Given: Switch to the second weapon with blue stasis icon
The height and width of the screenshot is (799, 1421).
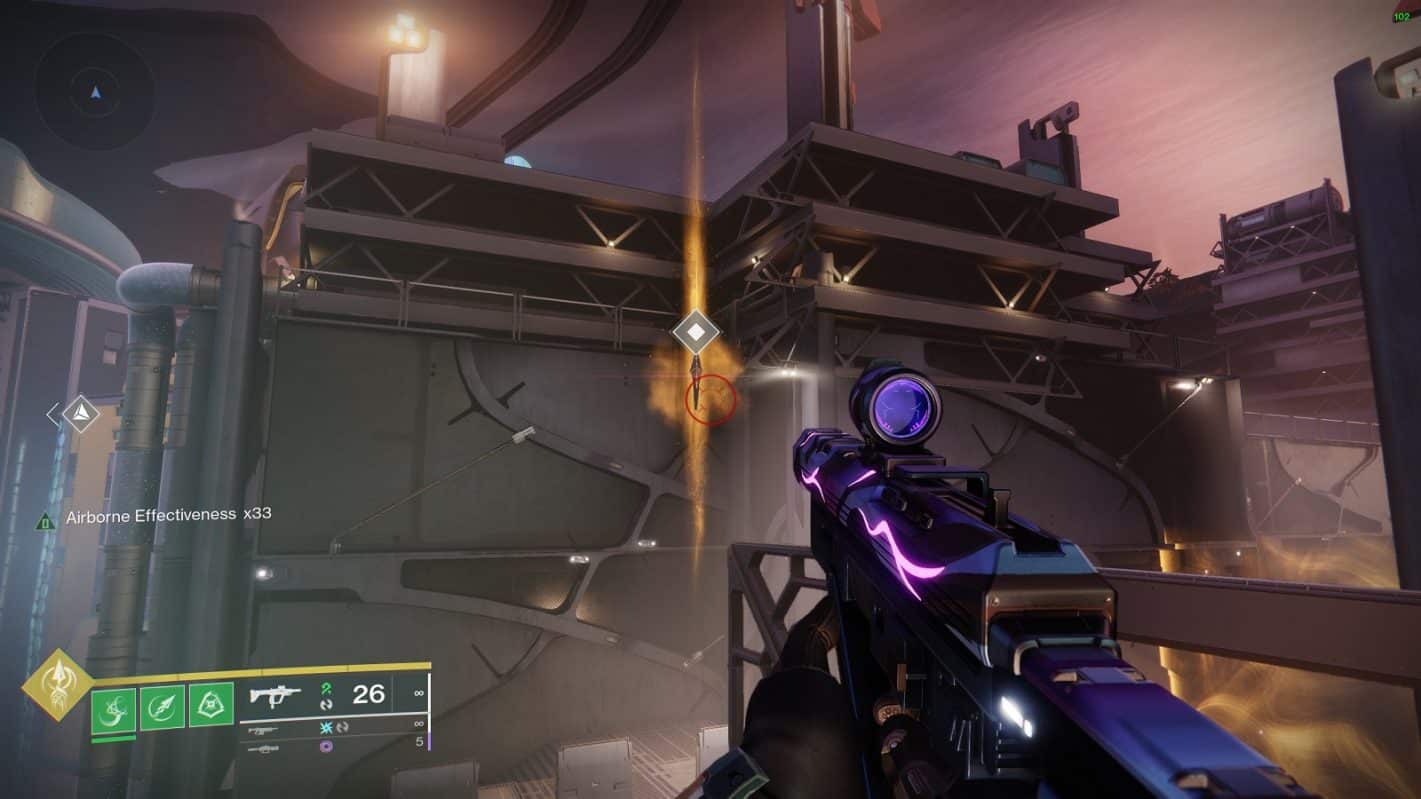Looking at the screenshot, I should [330, 729].
